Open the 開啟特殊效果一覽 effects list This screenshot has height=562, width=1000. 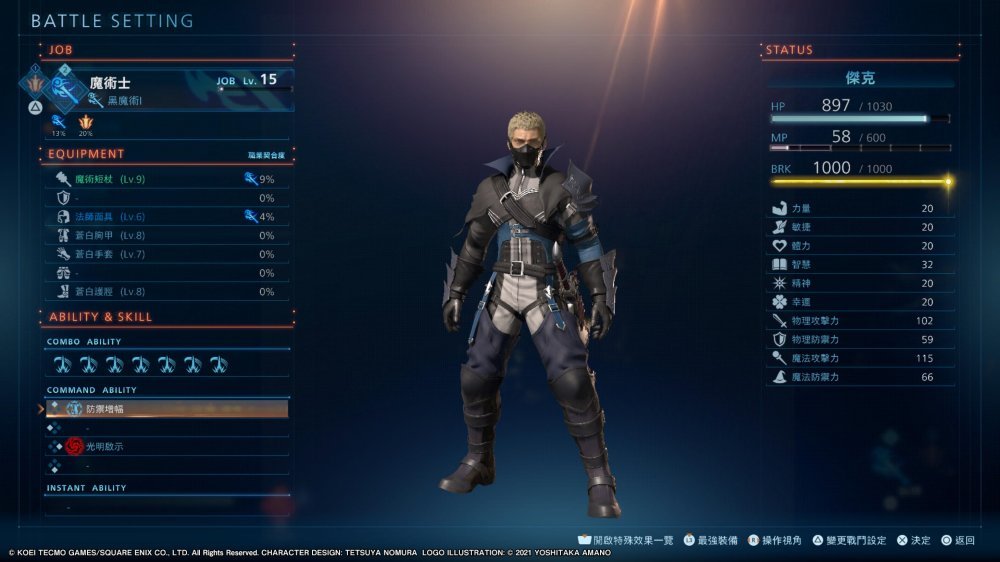[628, 540]
